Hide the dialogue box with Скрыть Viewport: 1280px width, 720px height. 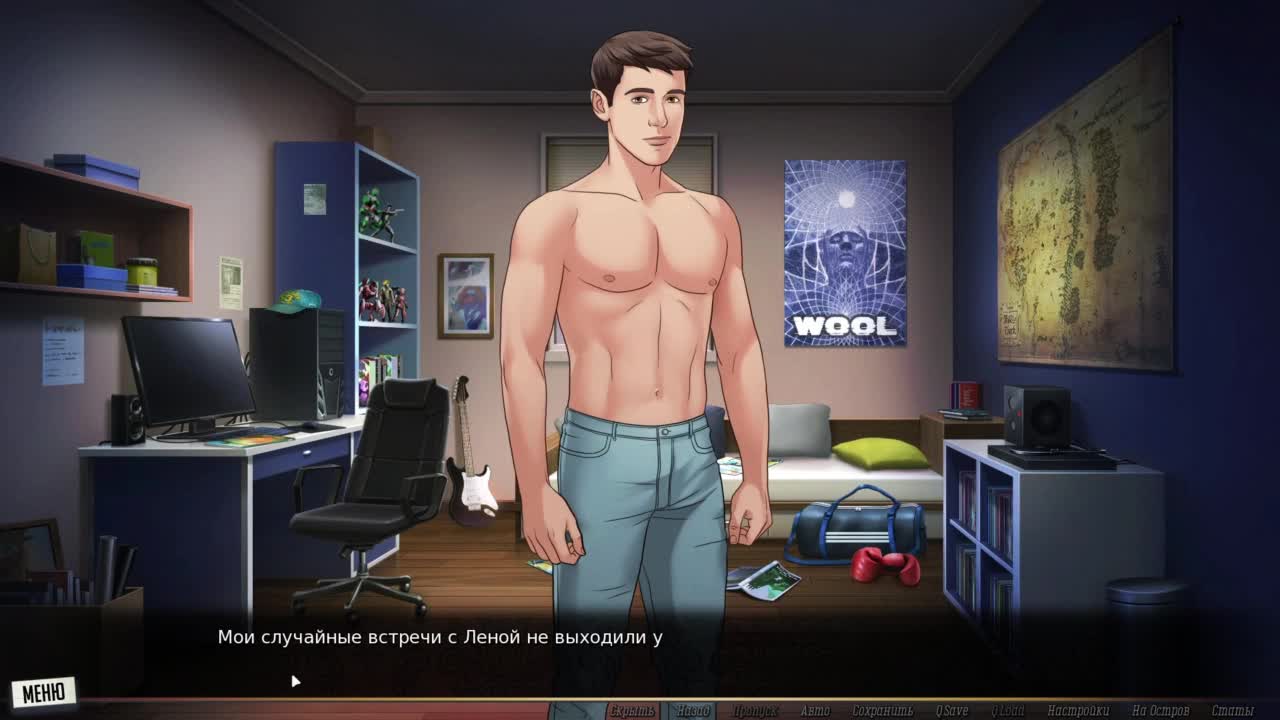pyautogui.click(x=632, y=711)
